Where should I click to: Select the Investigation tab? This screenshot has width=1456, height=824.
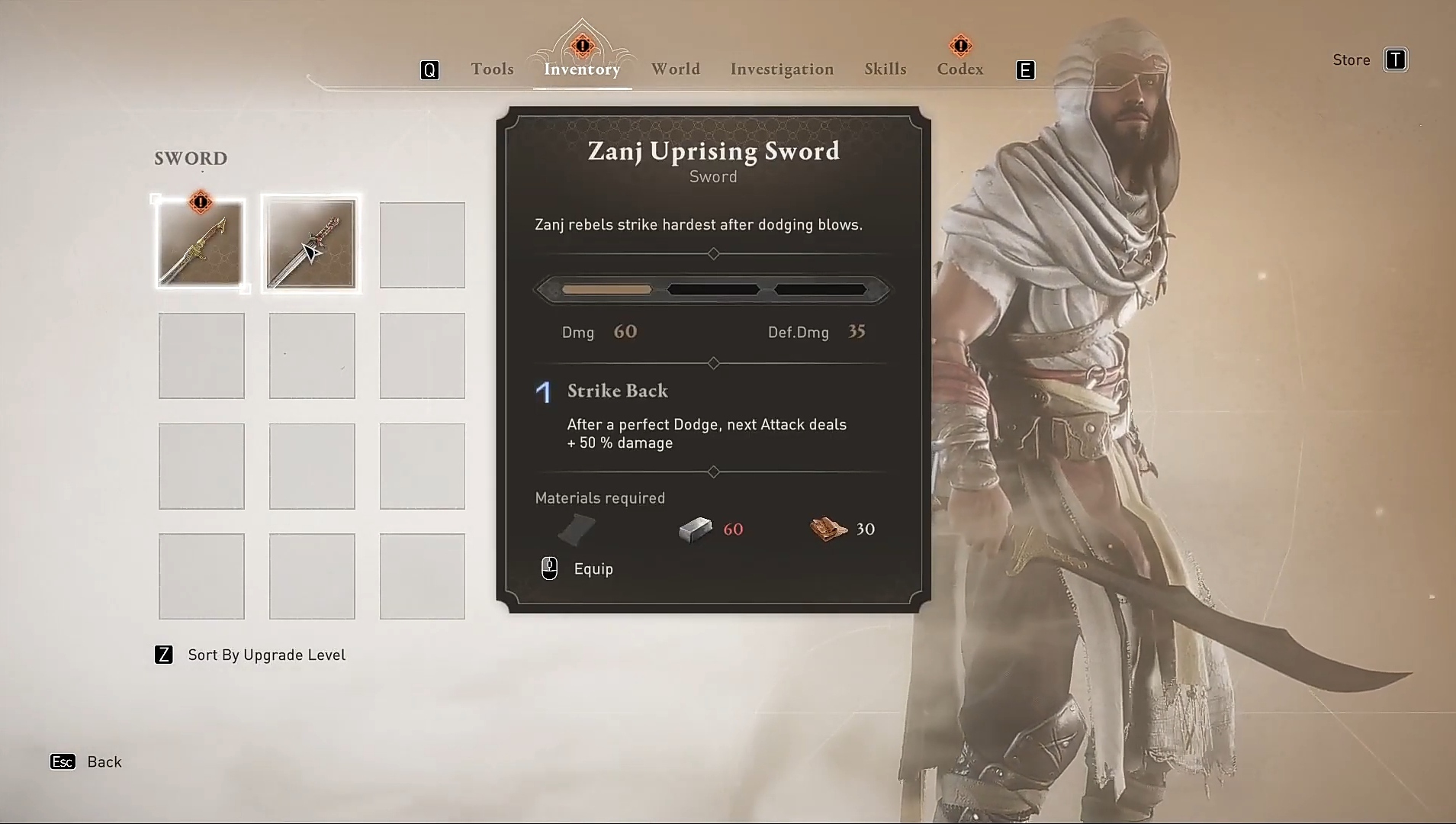pos(782,69)
